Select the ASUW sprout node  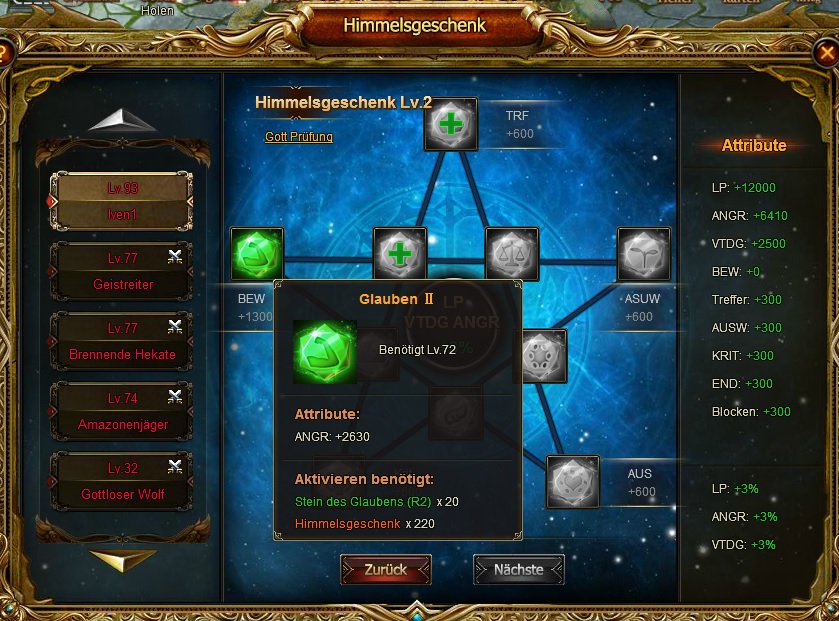[x=644, y=254]
